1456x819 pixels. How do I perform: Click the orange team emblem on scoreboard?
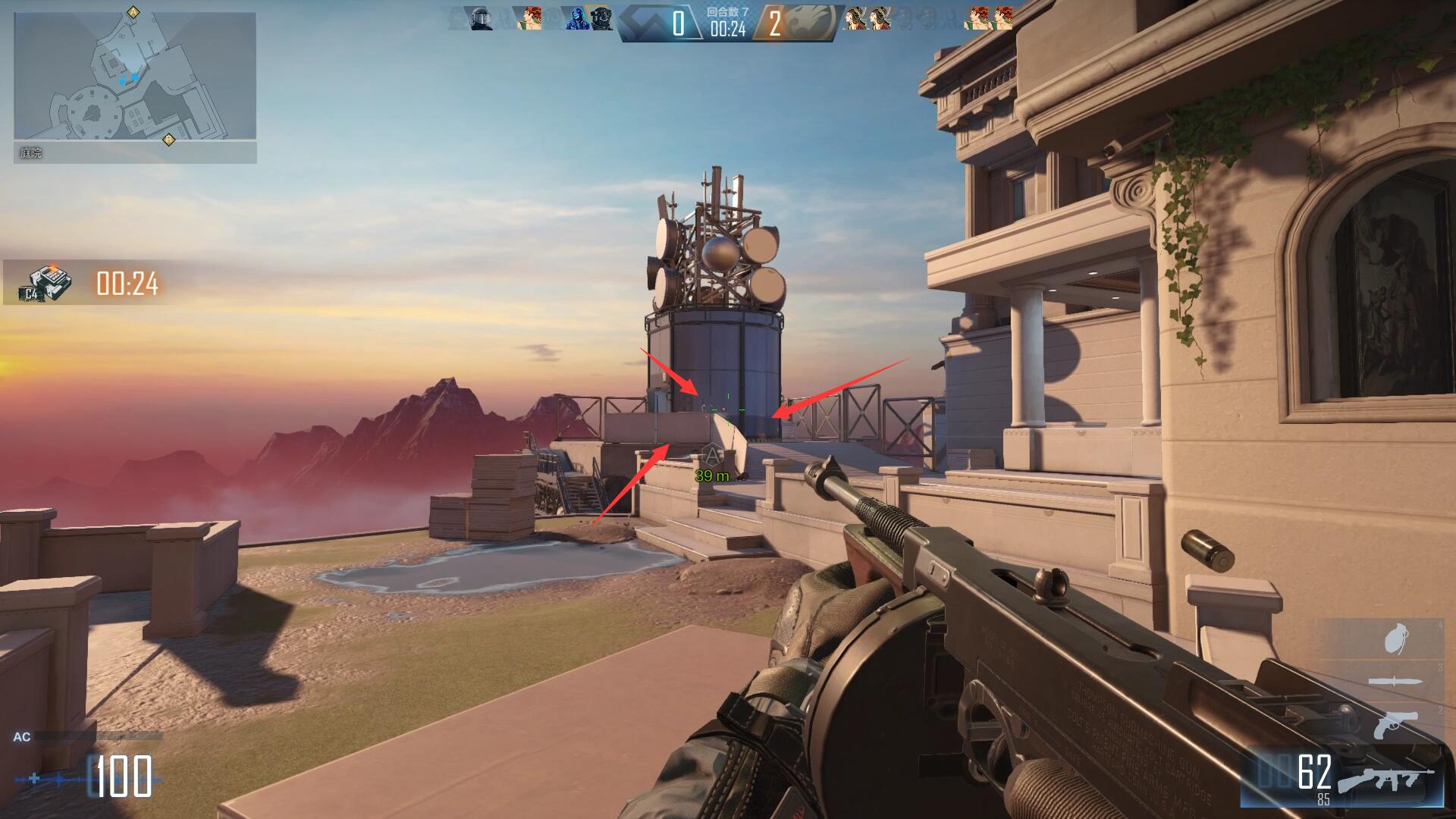click(x=814, y=23)
